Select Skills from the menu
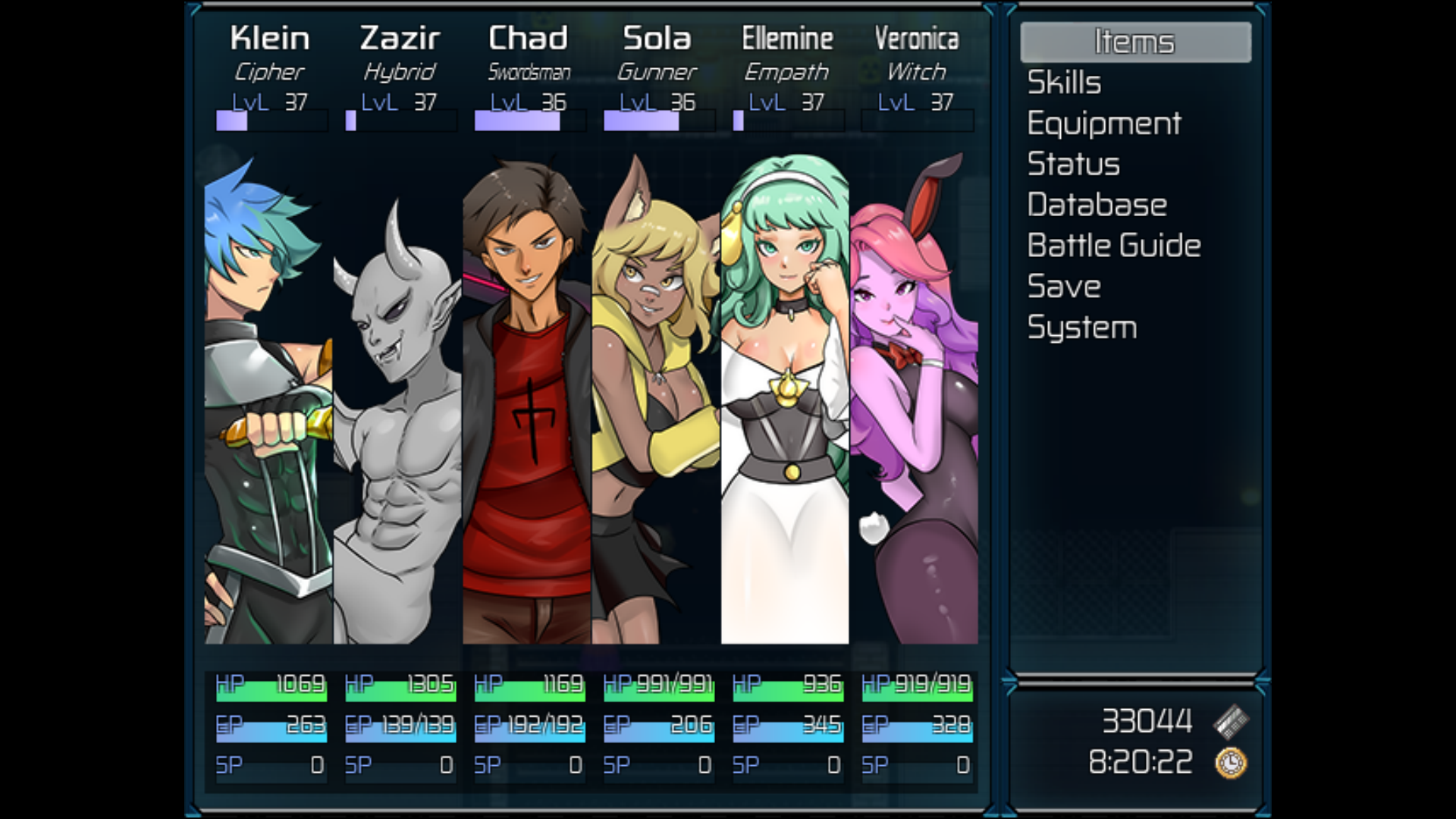This screenshot has height=819, width=1456. (x=1064, y=83)
